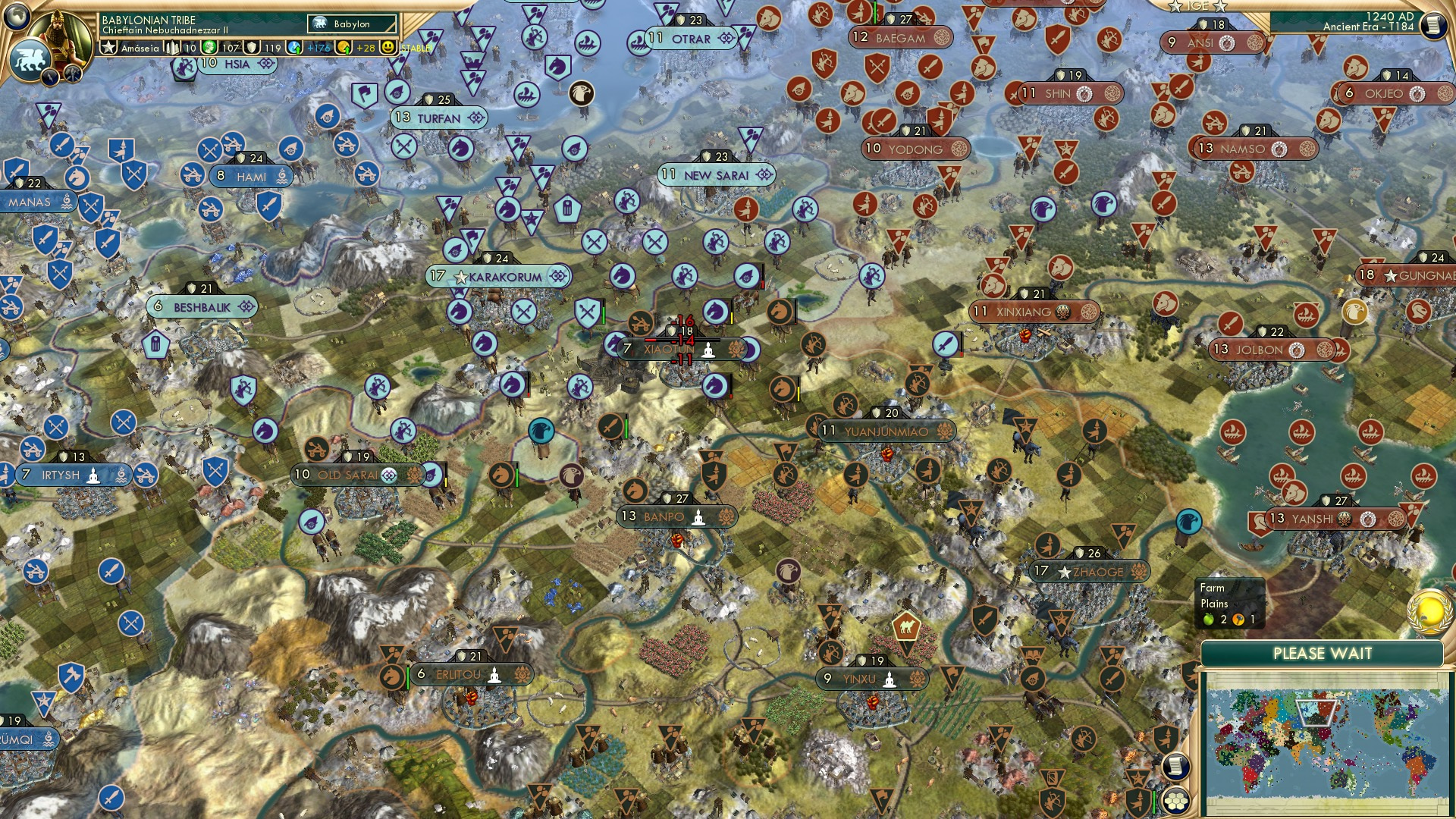Select the gold treasury coin icon

point(343,48)
